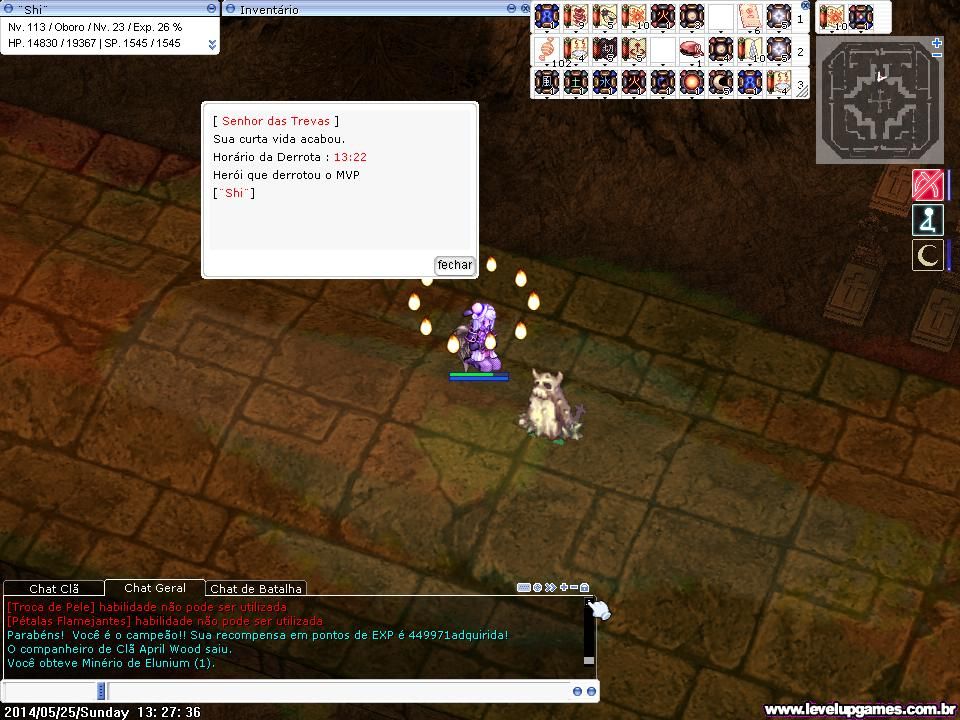Click the red crossed-out buff icon
This screenshot has width=960, height=720.
[x=928, y=185]
